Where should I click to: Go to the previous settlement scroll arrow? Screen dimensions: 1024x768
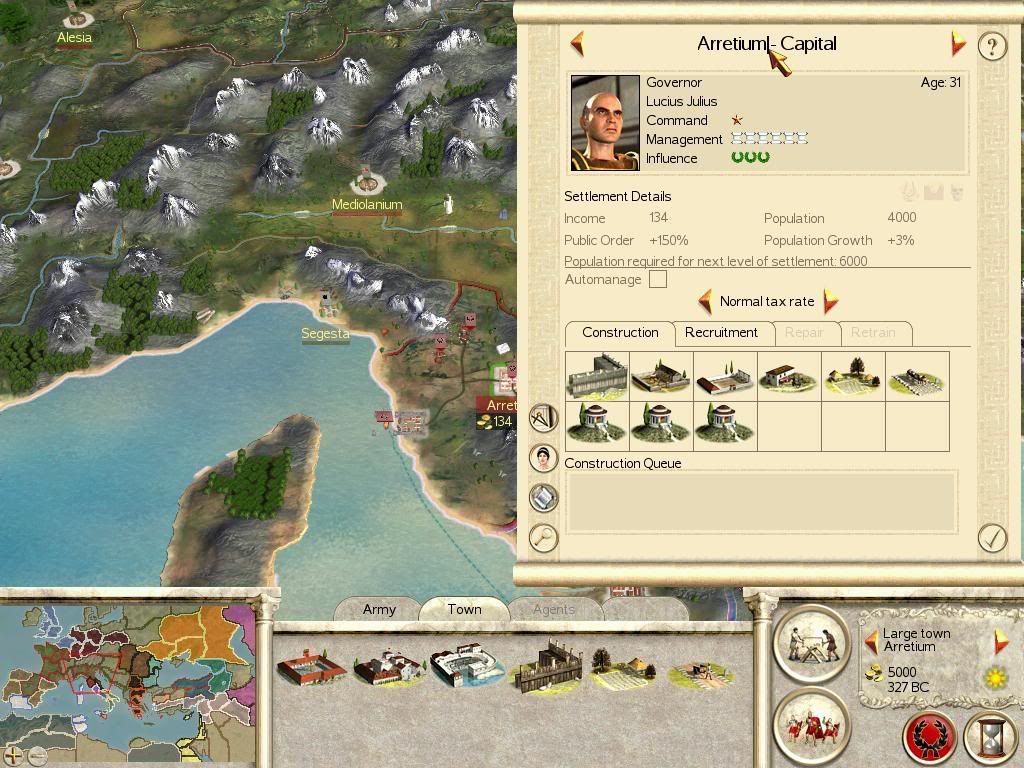coord(577,44)
